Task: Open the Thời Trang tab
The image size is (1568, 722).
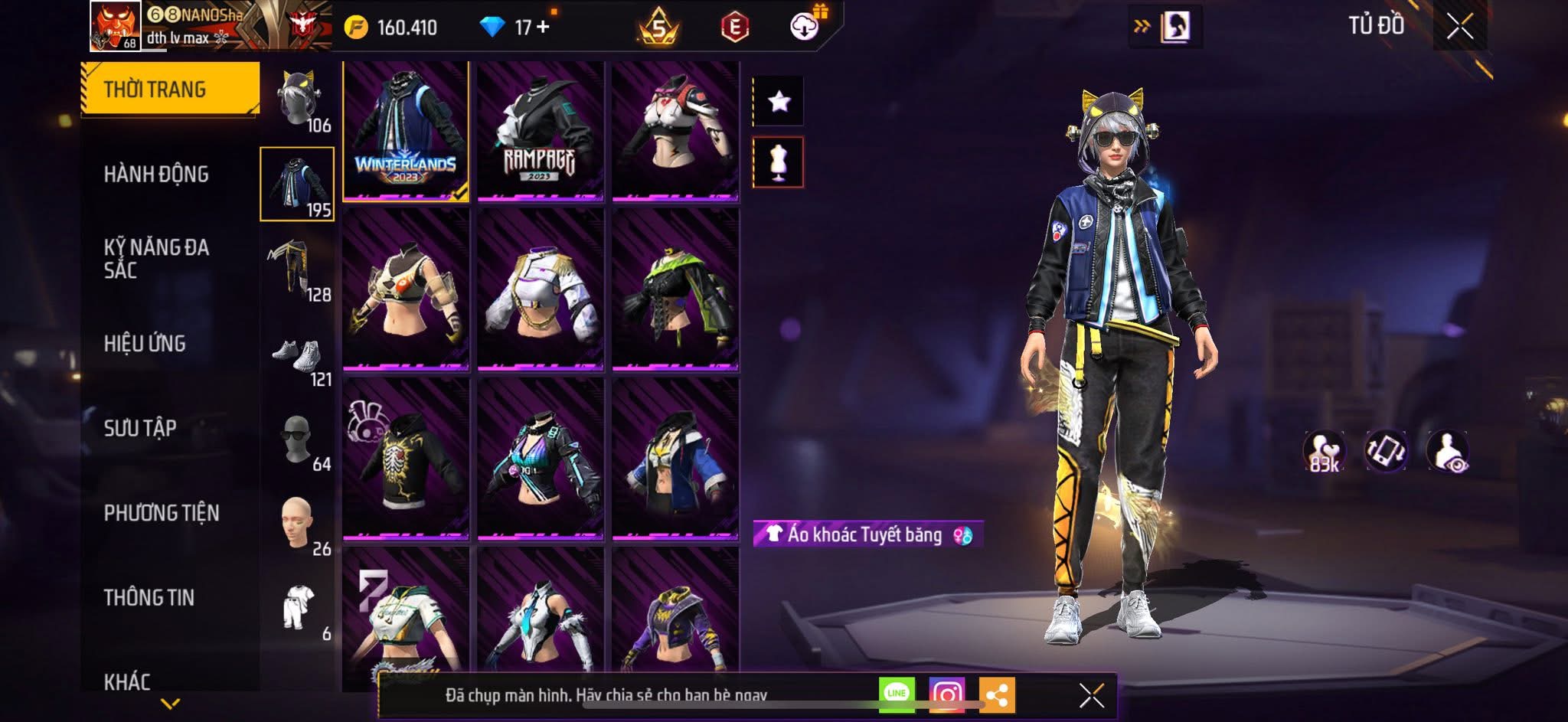Action: click(x=170, y=90)
